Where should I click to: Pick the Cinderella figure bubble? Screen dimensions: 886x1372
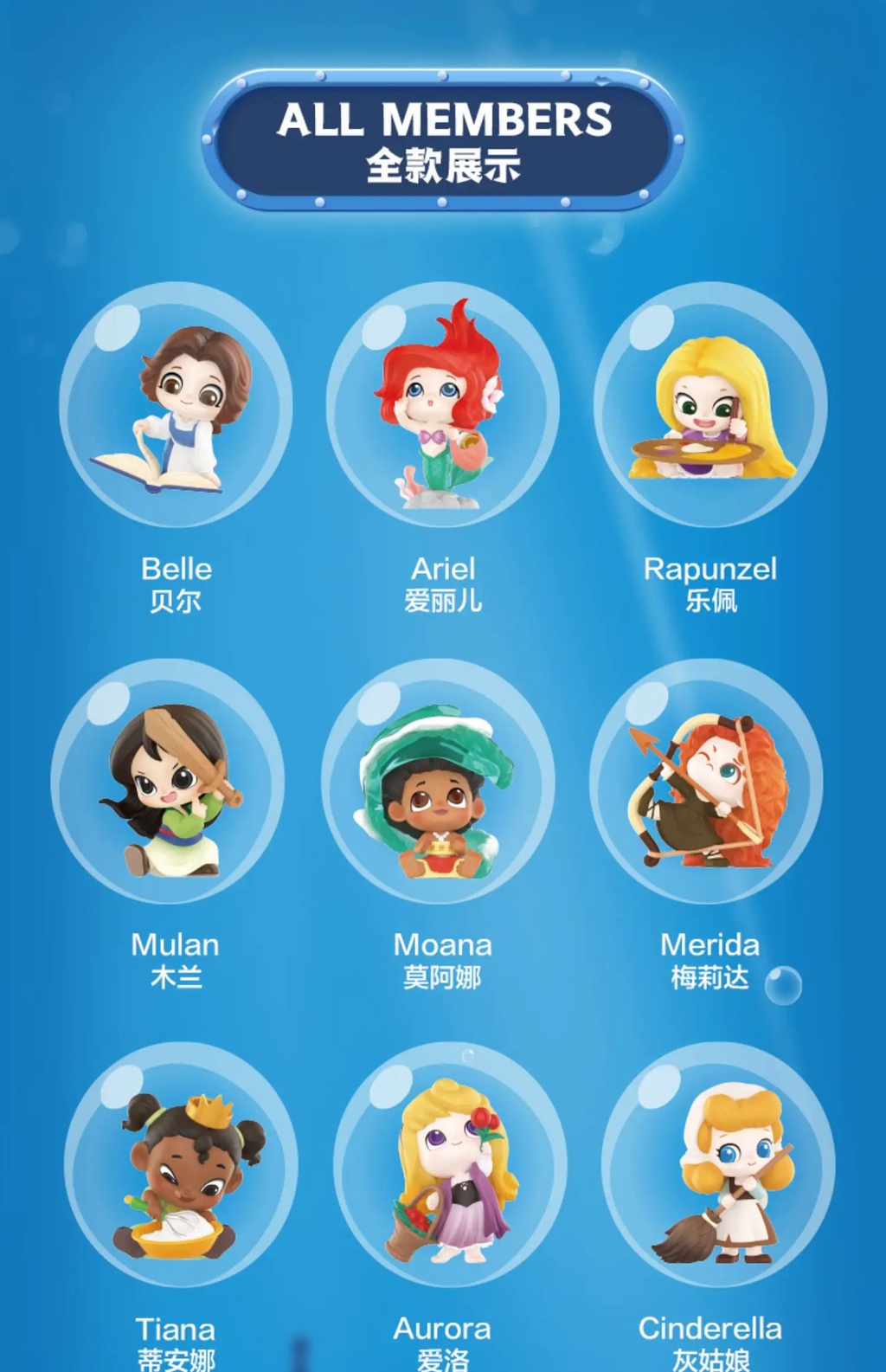click(717, 1164)
